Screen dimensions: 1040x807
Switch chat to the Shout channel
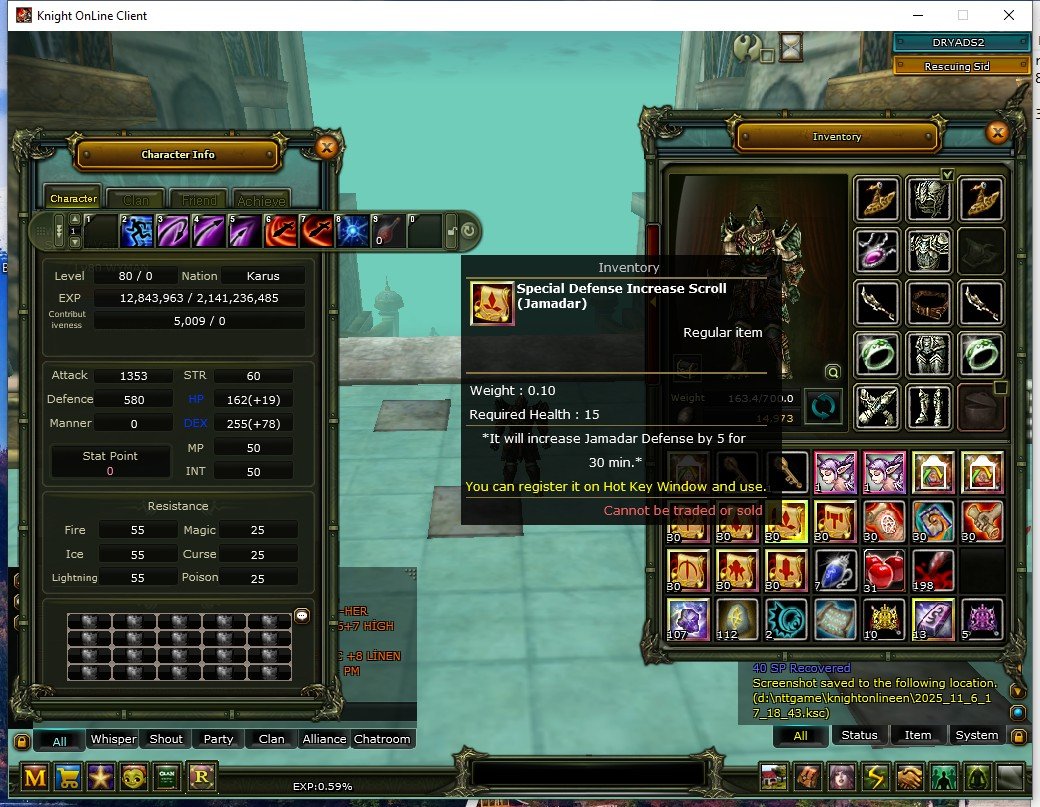[x=166, y=739]
